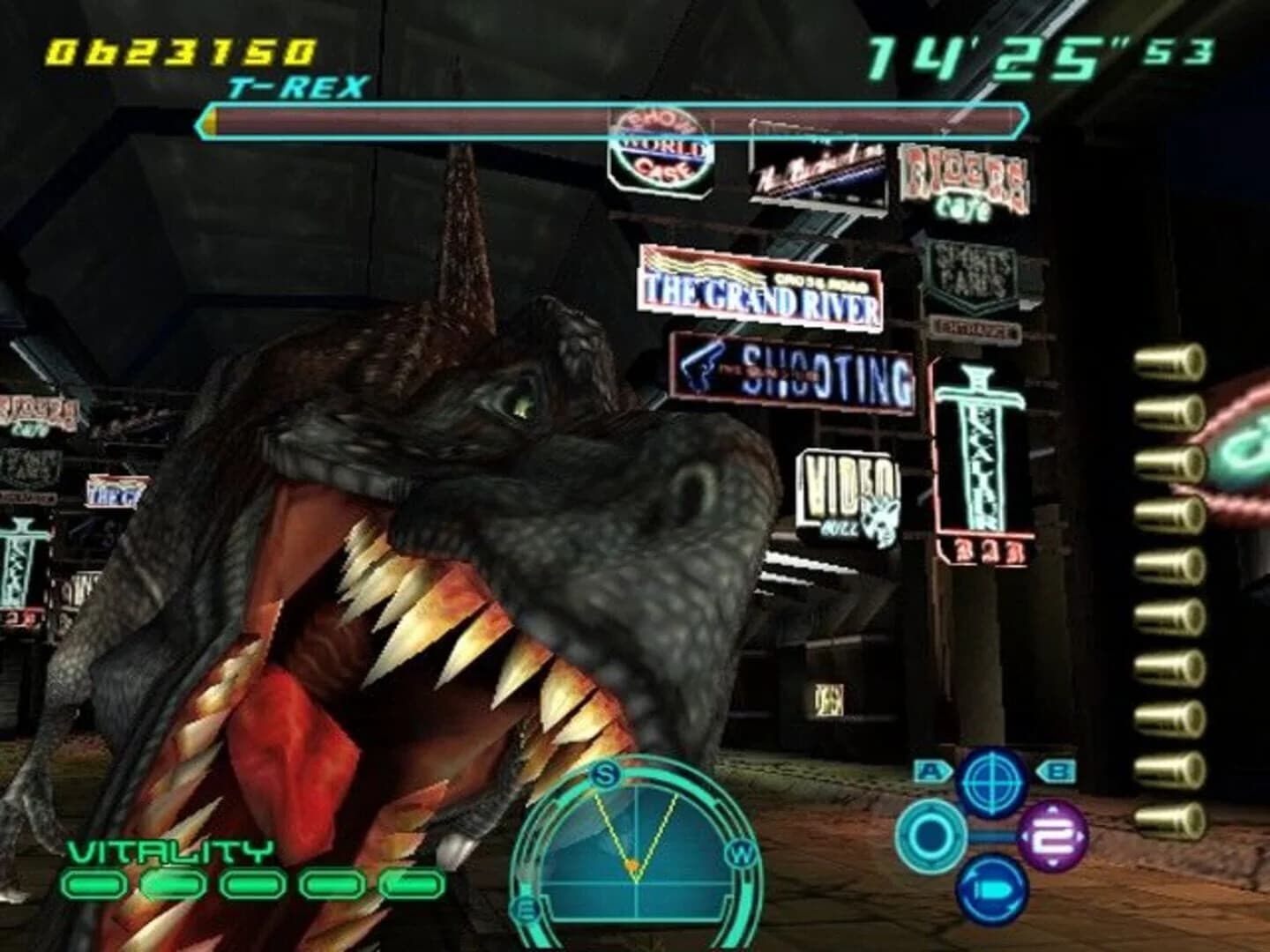
Task: Click the down arrow on the weapon selector
Action: pos(1051,863)
